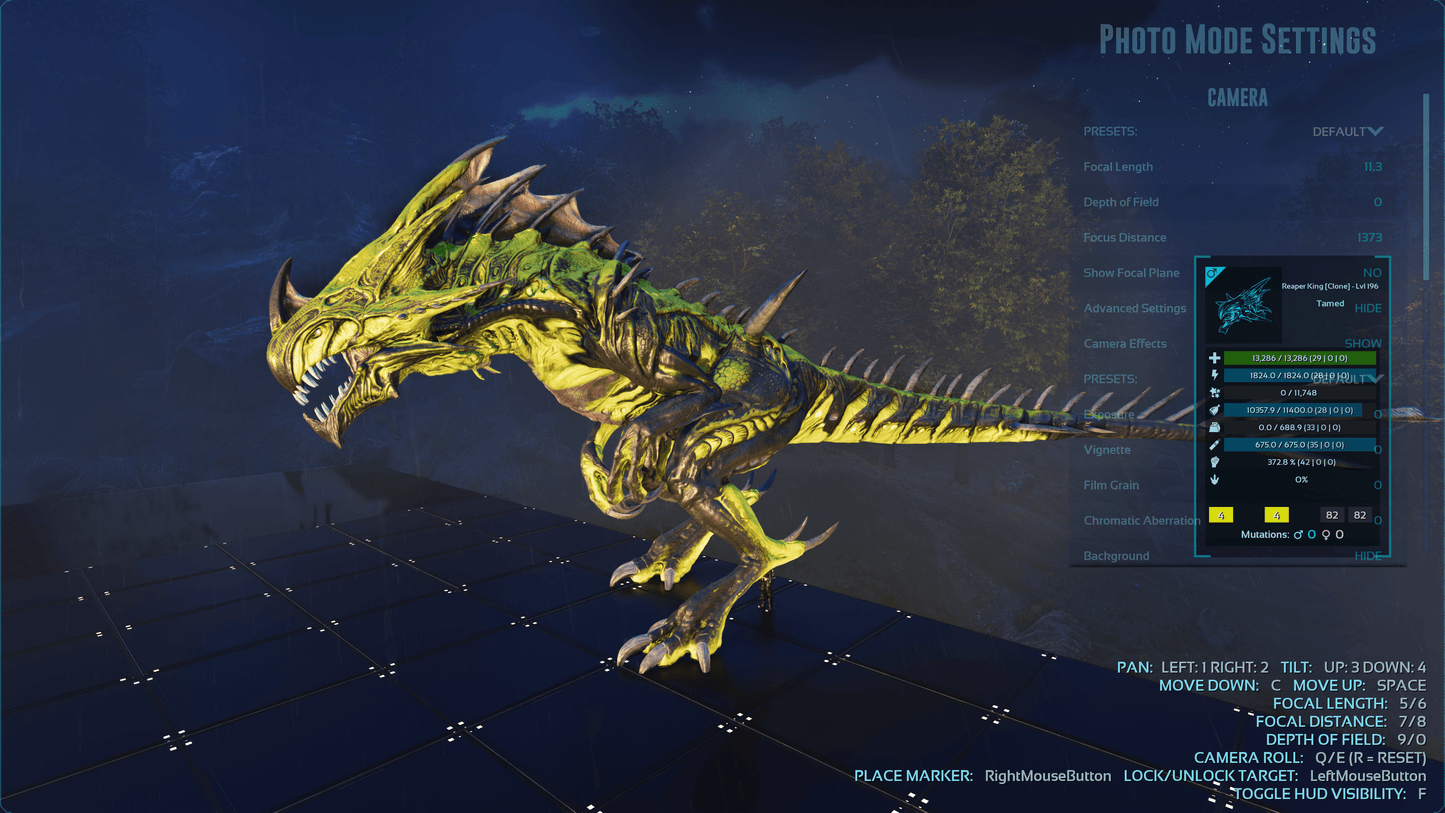Hide the Advanced Settings section
1445x813 pixels.
(1367, 308)
